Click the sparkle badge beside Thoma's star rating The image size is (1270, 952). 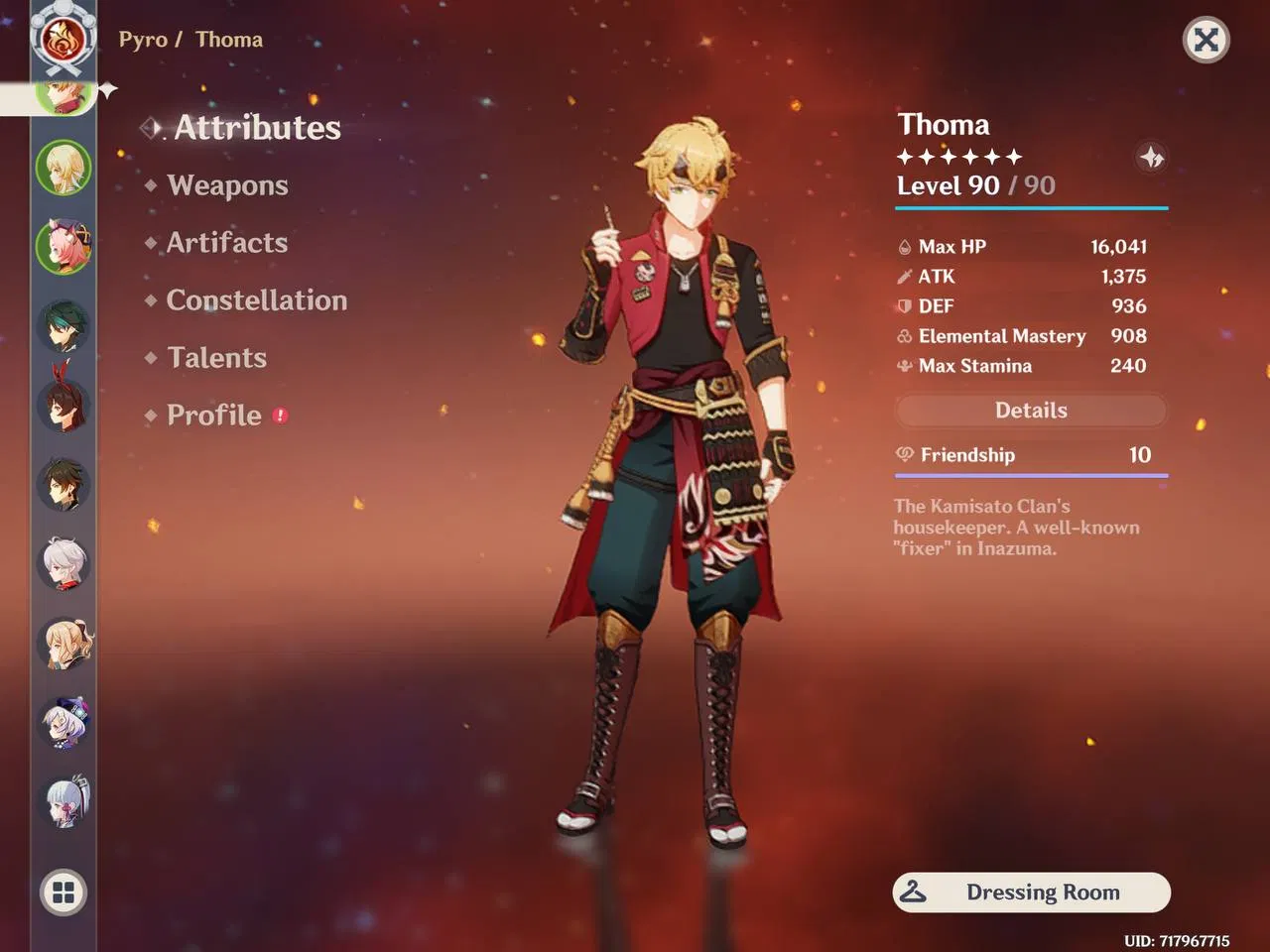point(1151,157)
